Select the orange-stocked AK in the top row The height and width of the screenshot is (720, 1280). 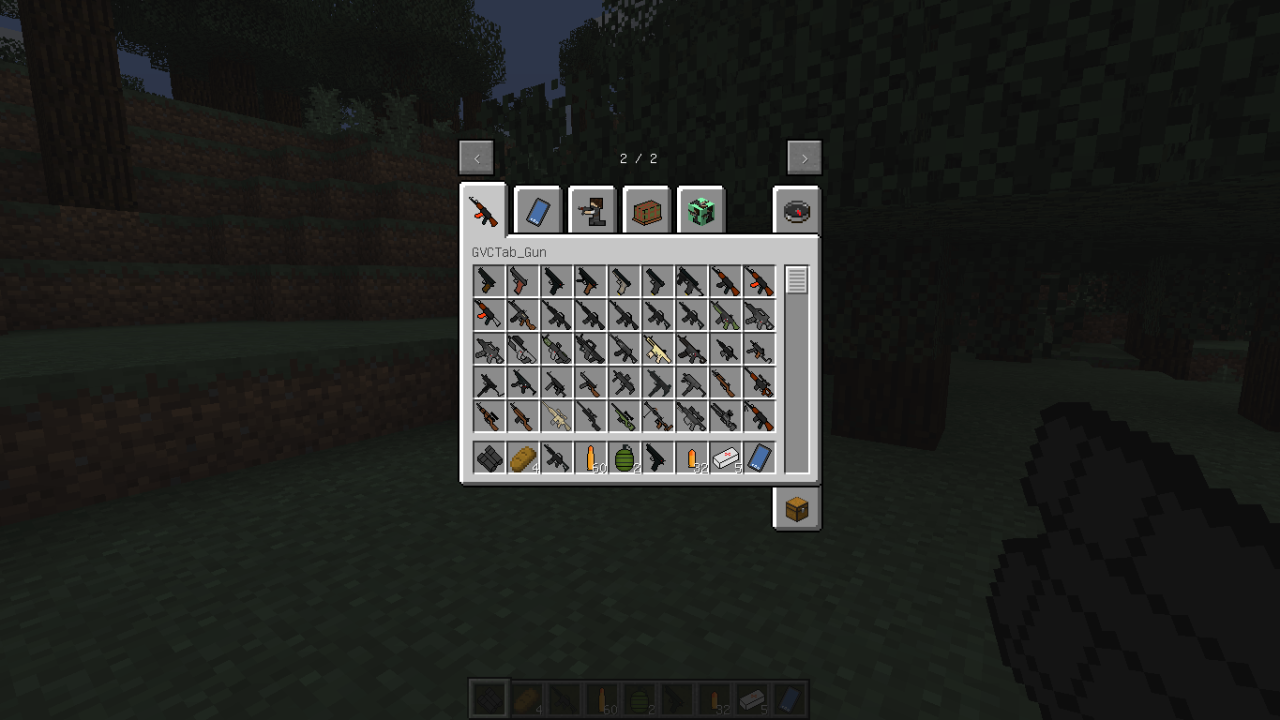click(x=727, y=281)
